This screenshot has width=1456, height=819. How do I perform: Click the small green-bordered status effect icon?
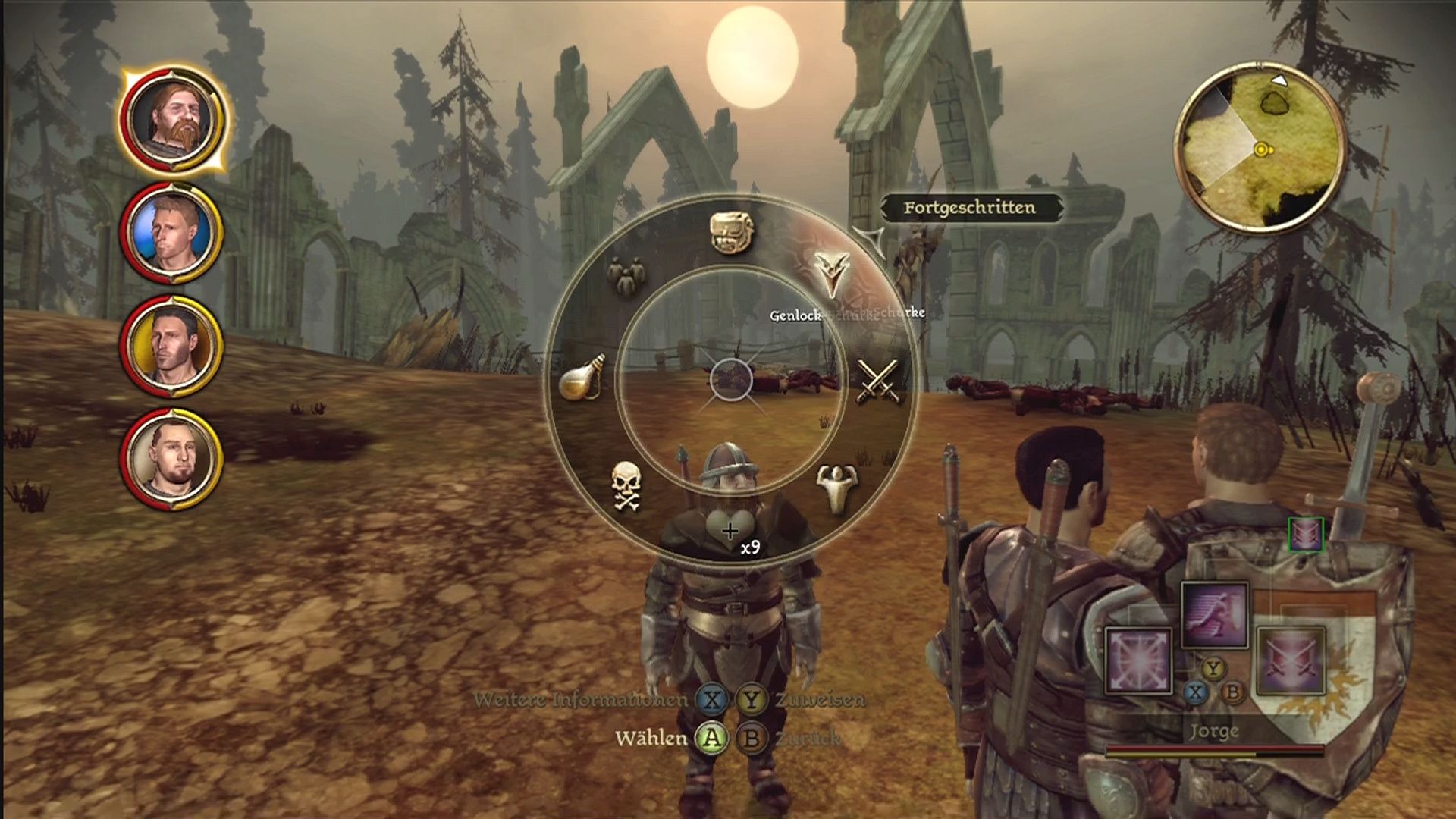click(1306, 535)
